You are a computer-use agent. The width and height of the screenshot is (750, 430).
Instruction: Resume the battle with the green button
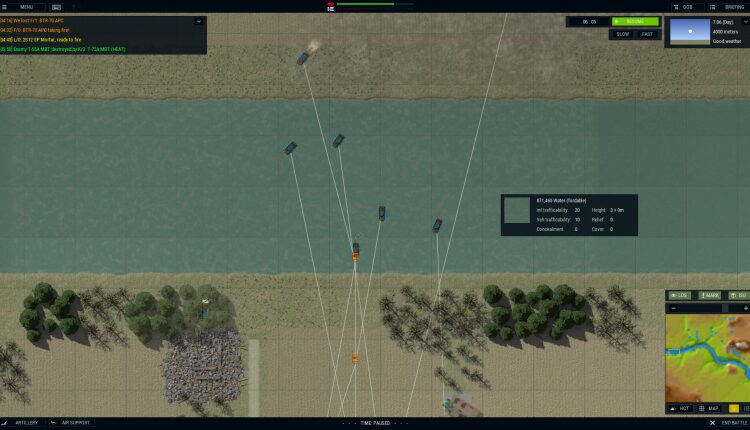pos(635,21)
